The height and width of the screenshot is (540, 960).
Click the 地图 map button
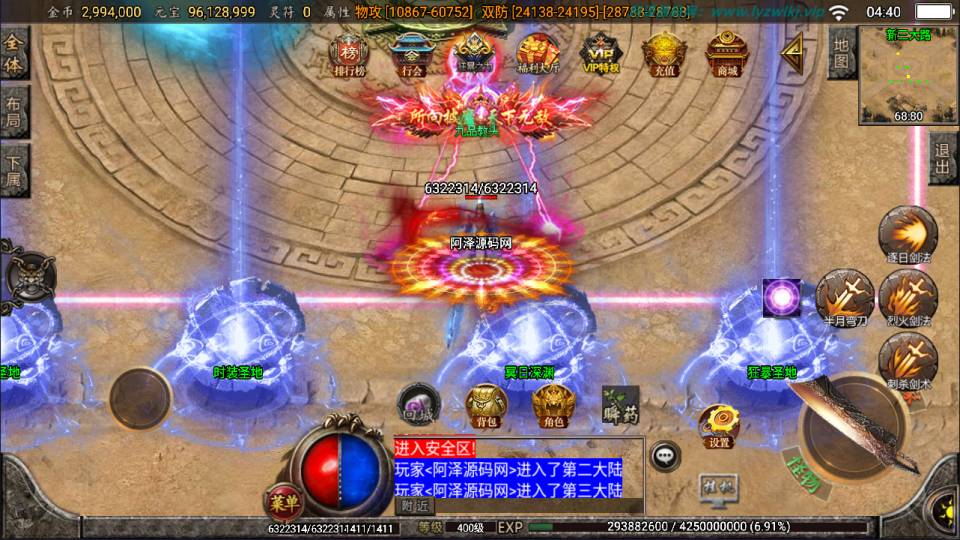click(x=842, y=53)
